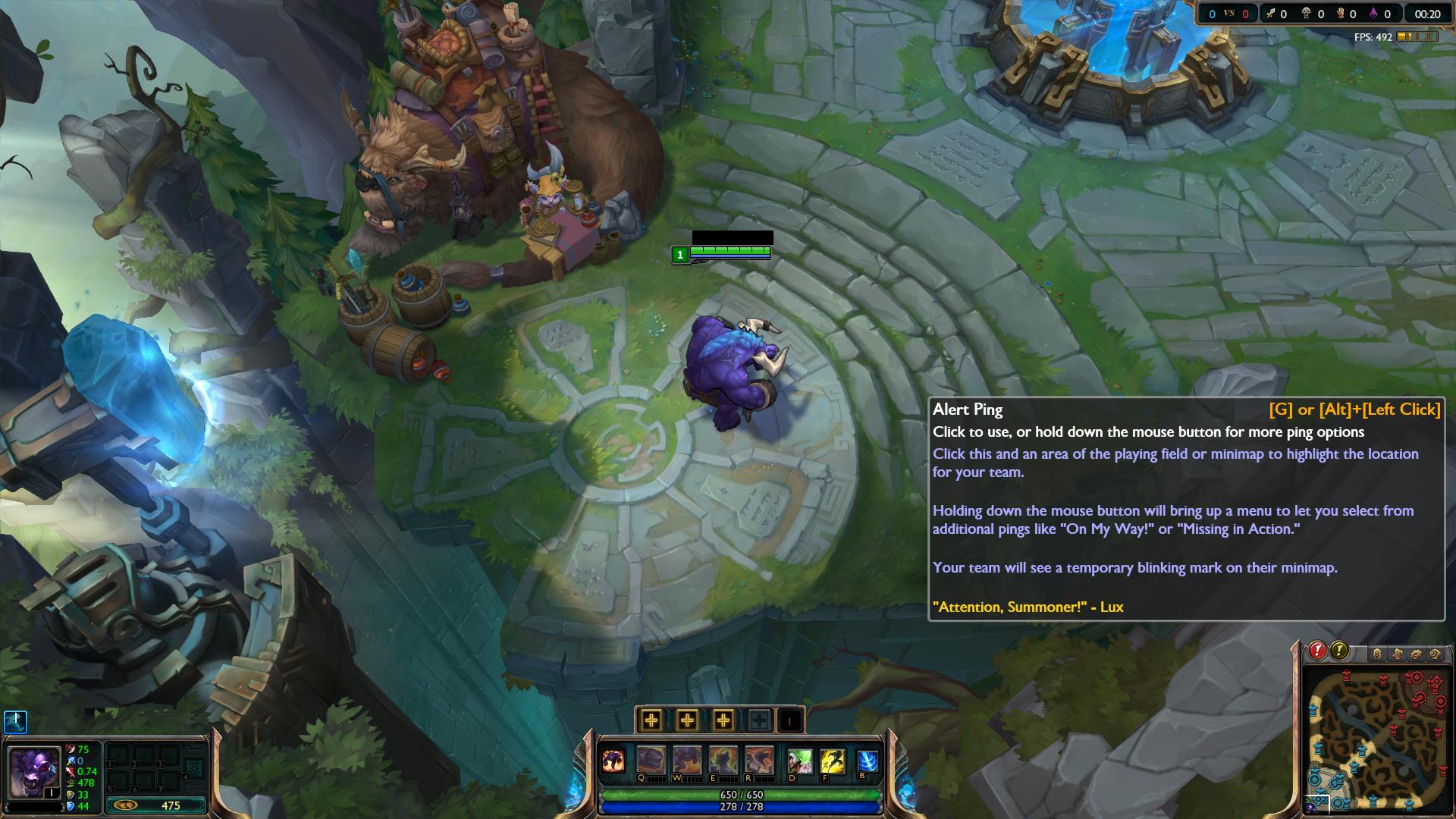Select the Q ability icon
Viewport: 1456px width, 819px height.
[651, 760]
